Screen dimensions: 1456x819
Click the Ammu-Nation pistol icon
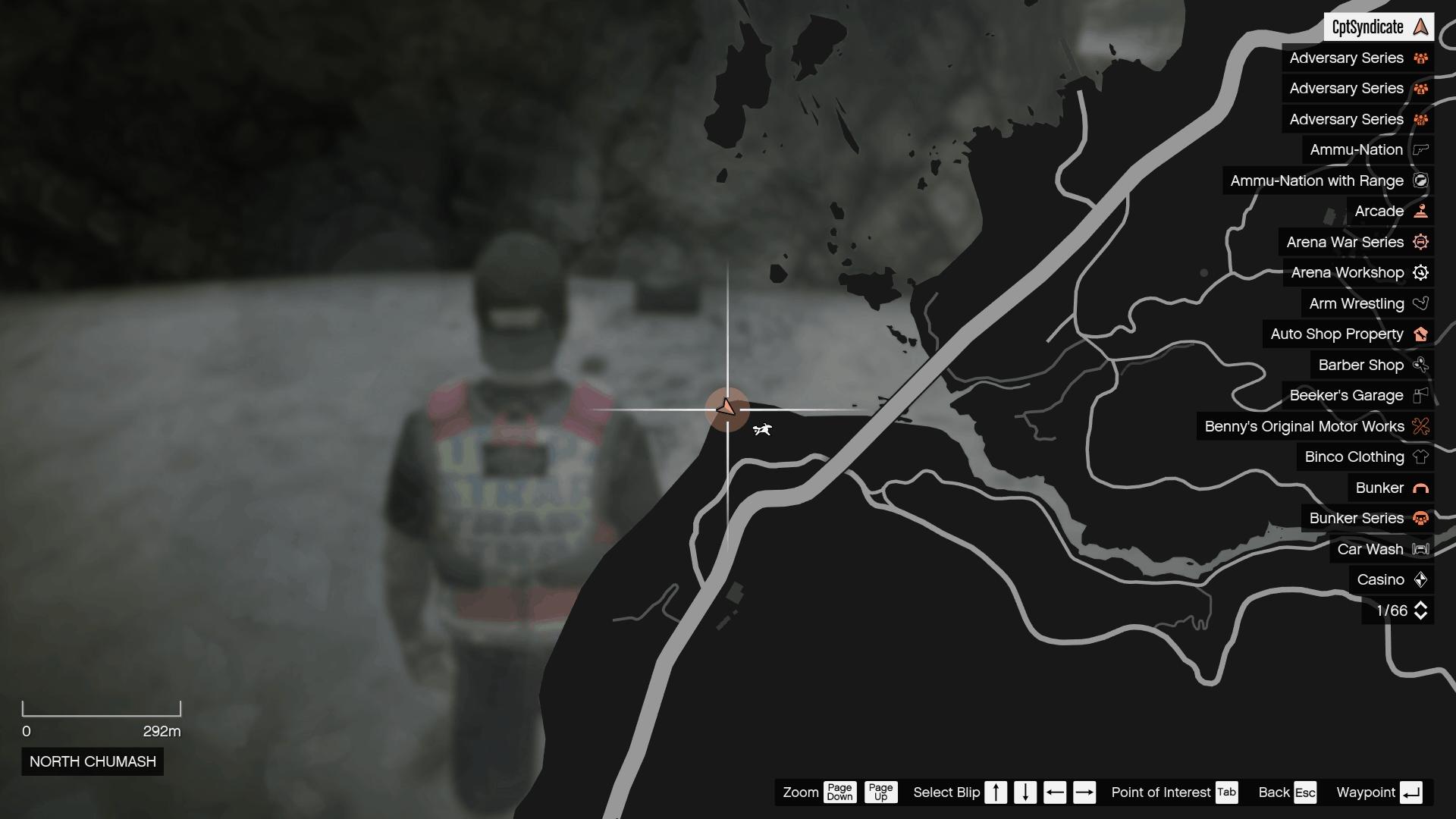point(1419,149)
